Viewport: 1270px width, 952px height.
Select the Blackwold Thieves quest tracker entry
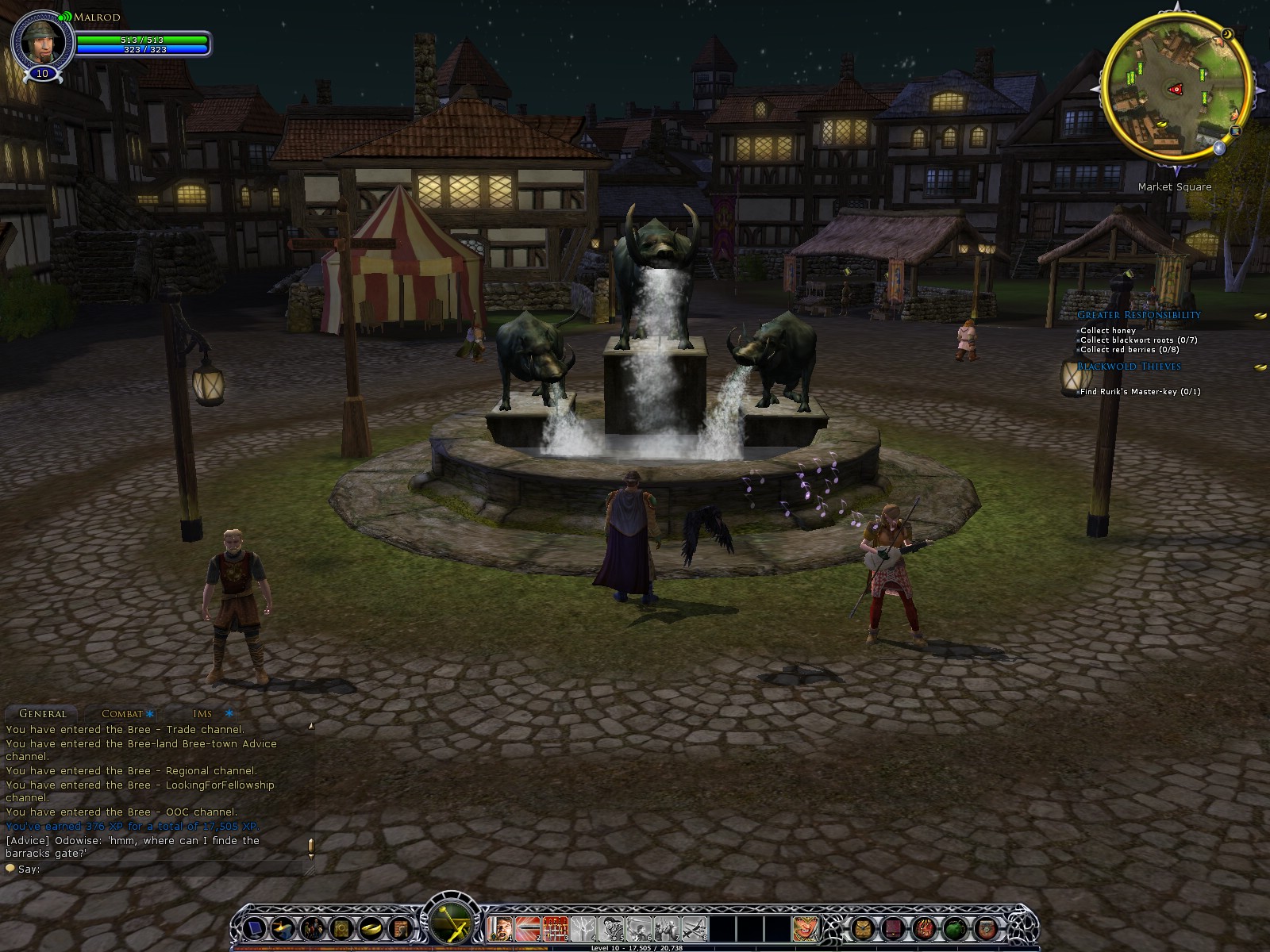(1129, 367)
